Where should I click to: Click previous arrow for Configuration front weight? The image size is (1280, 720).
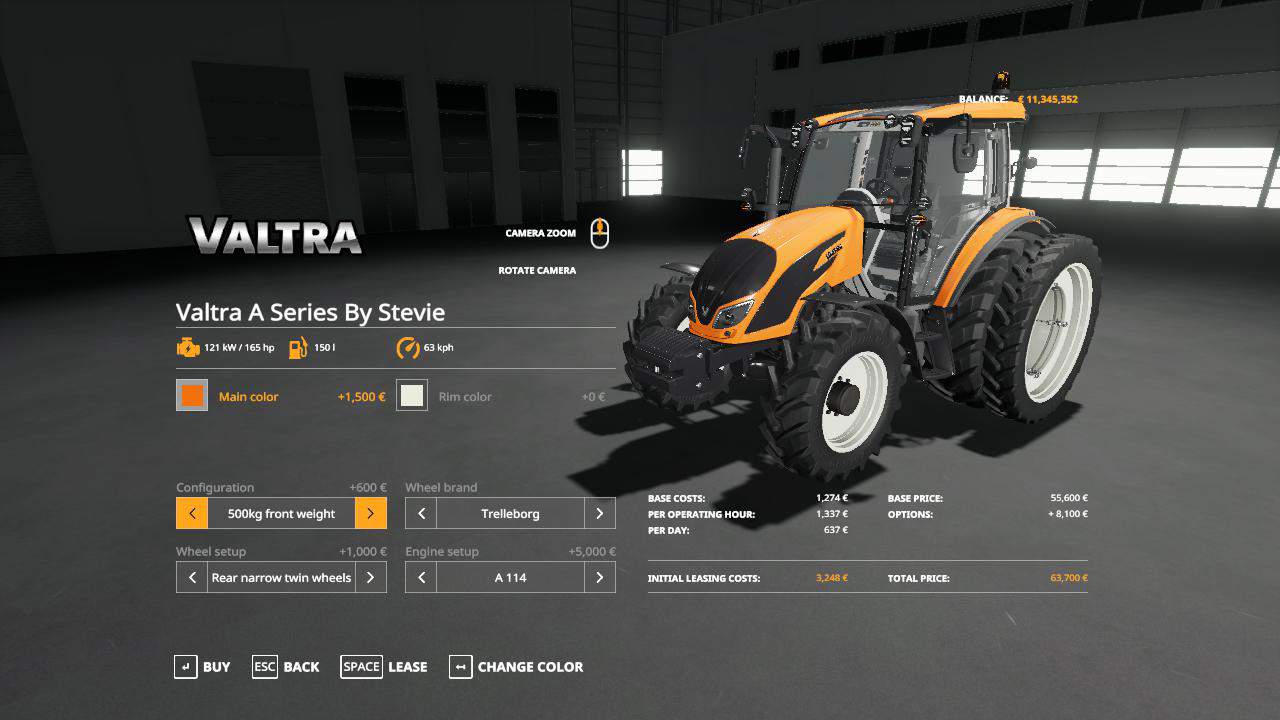192,514
